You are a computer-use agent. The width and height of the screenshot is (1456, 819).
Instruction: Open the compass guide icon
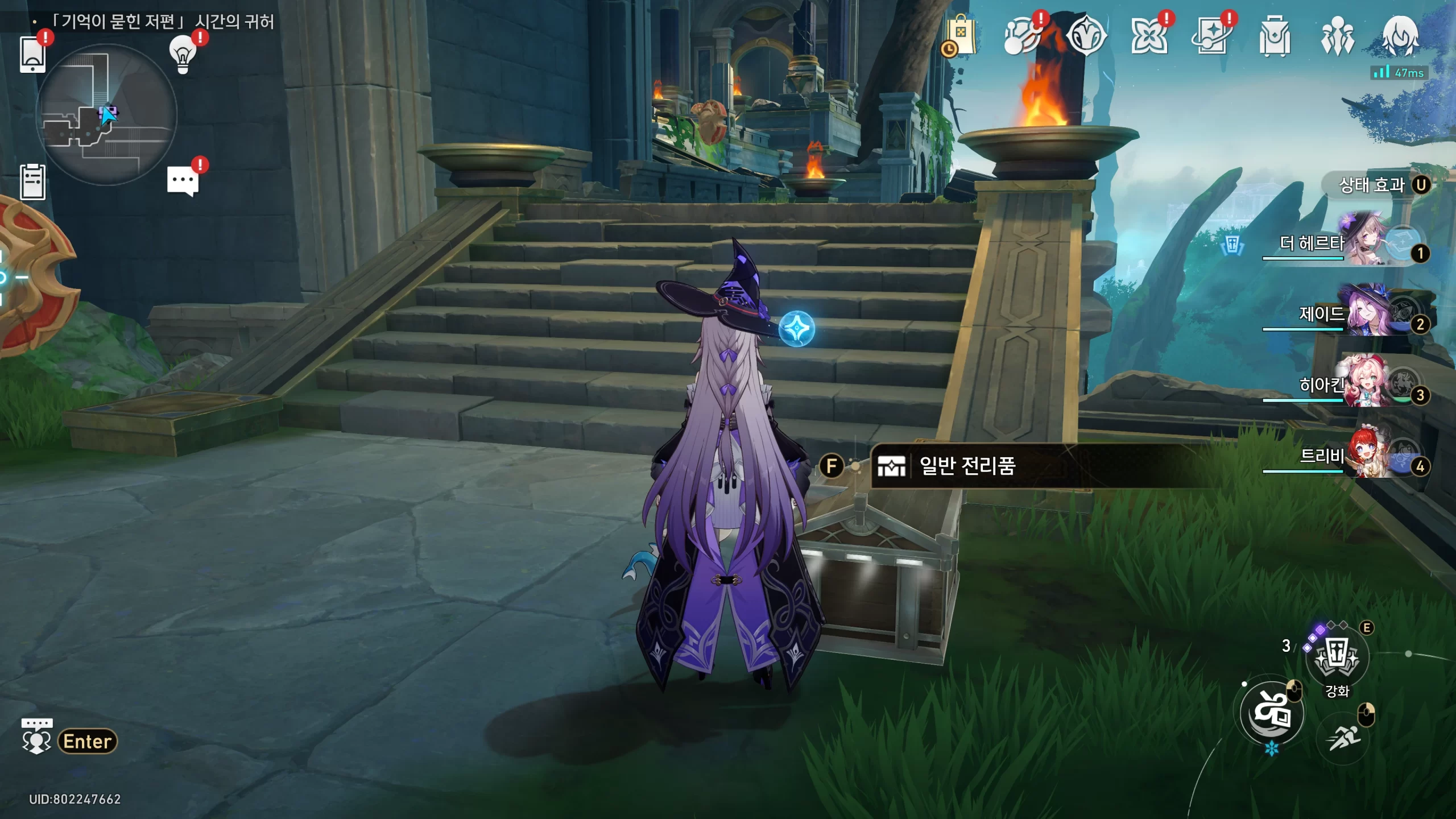1086,36
